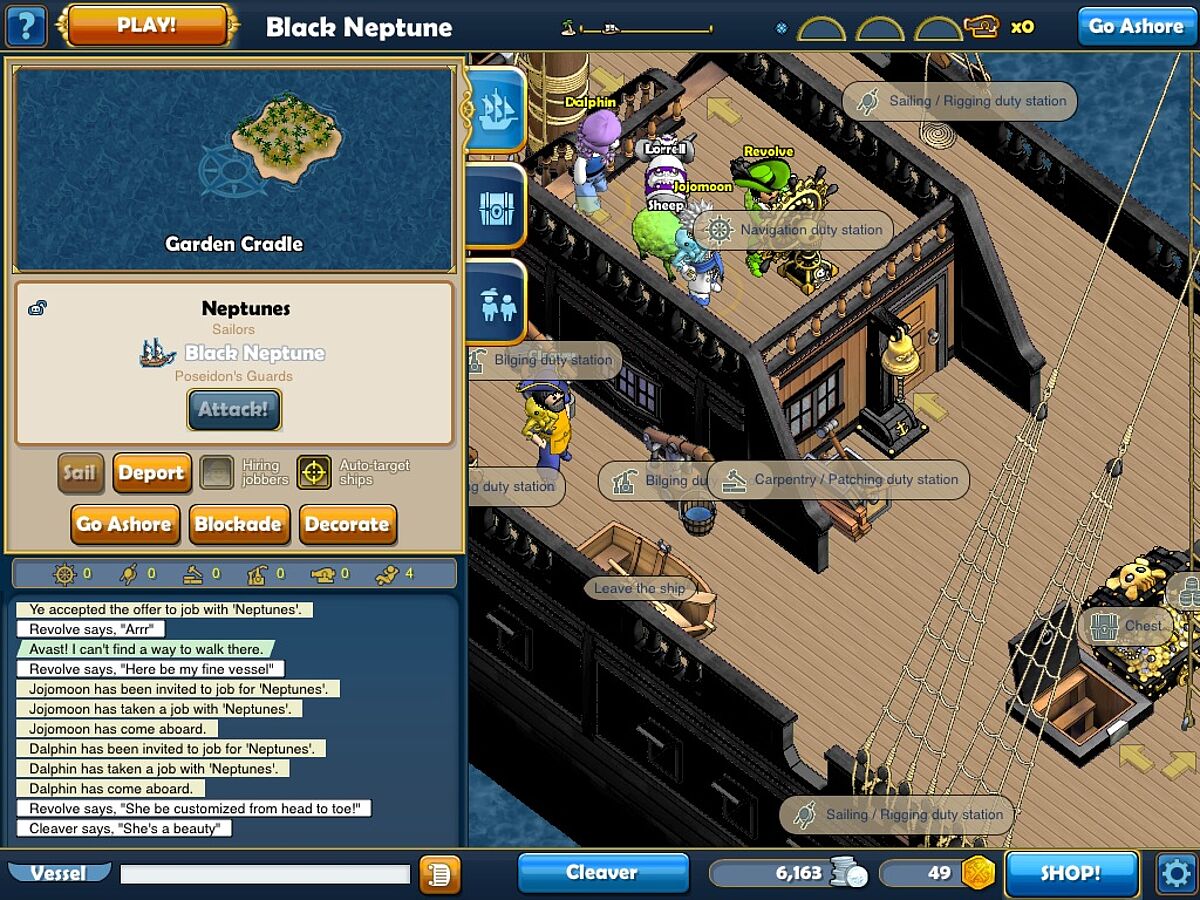Open the Blockade panel
The width and height of the screenshot is (1200, 900).
[x=238, y=524]
